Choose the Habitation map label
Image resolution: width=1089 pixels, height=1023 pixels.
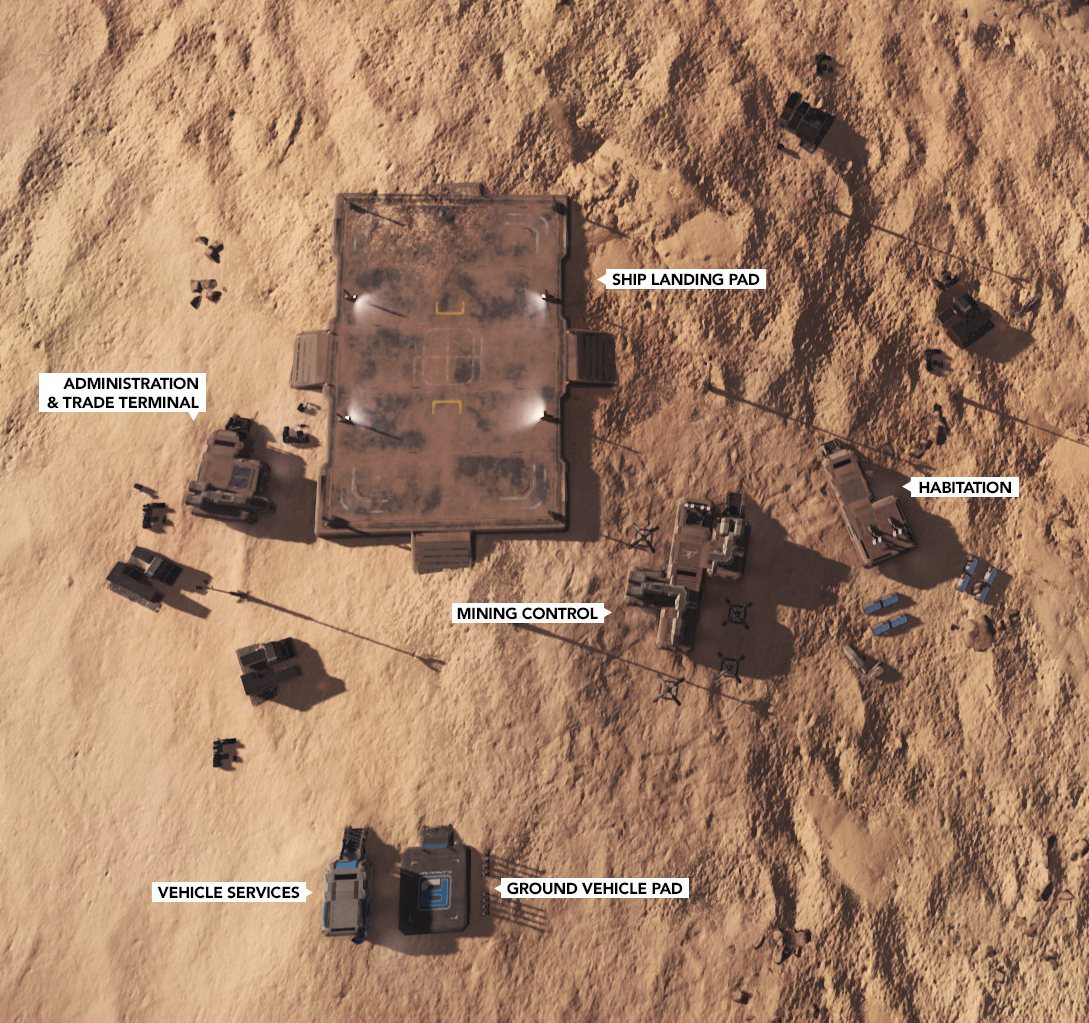click(965, 488)
